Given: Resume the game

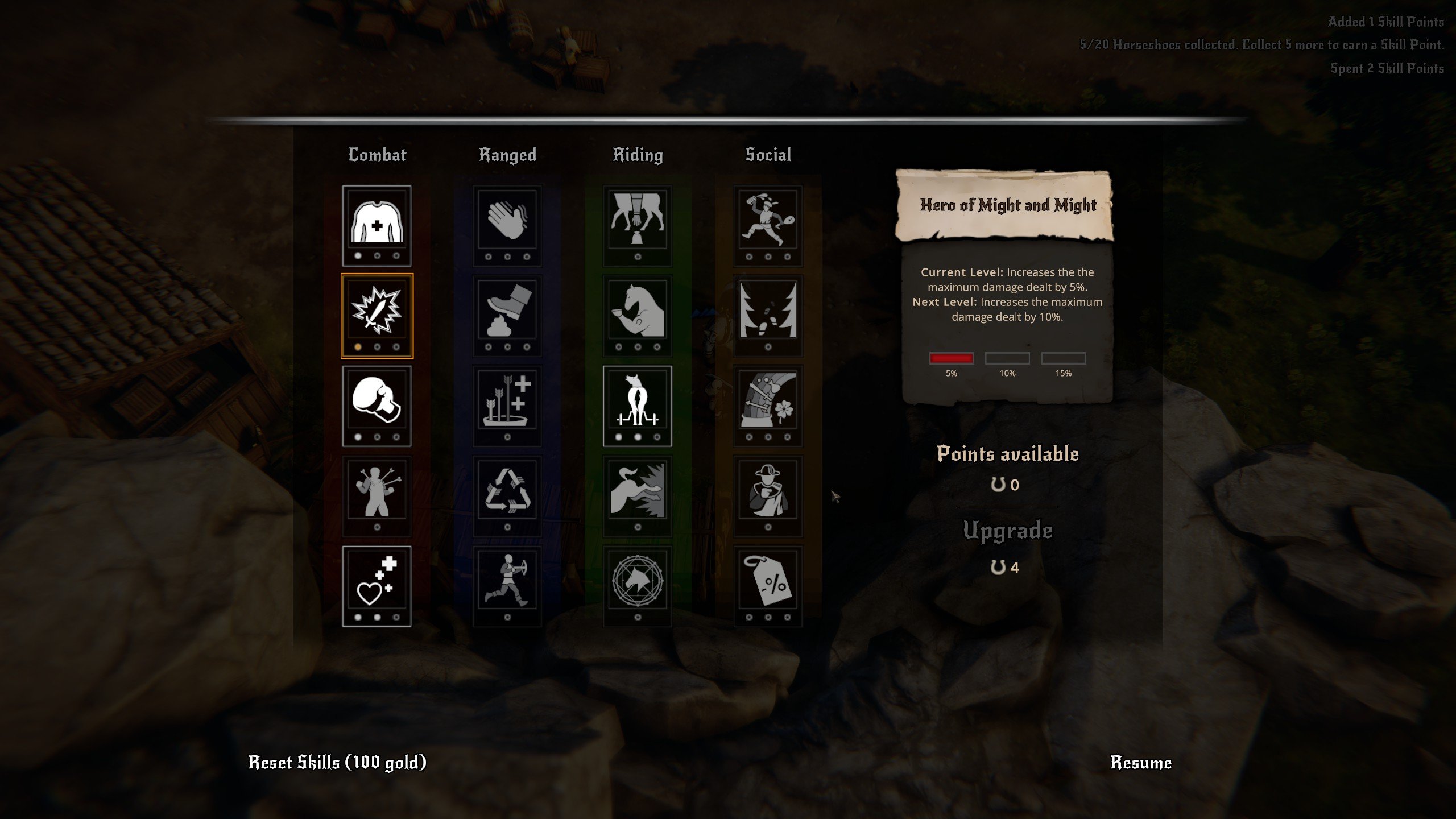Looking at the screenshot, I should (x=1140, y=763).
